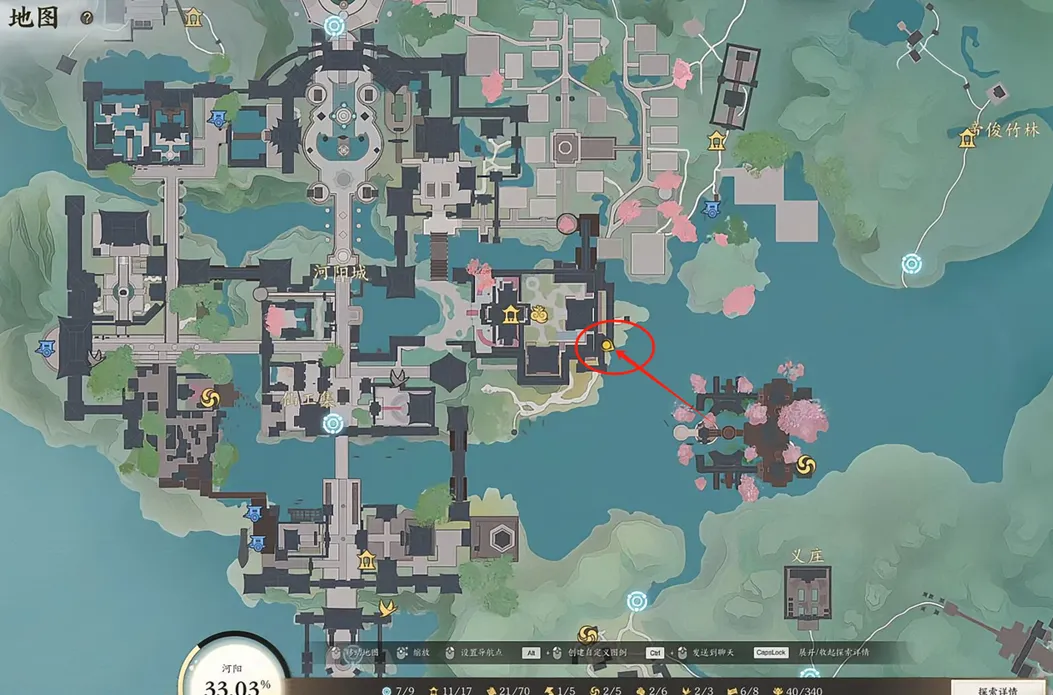Select the teleport waypoint near 奇俊竹林
This screenshot has height=695, width=1053.
[911, 264]
